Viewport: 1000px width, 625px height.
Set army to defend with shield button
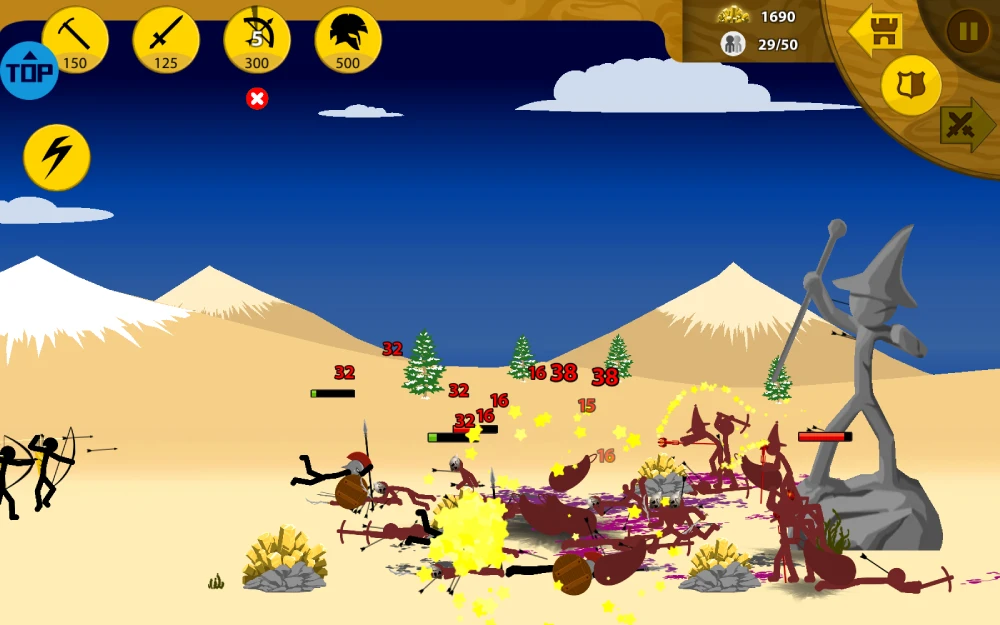(x=911, y=86)
